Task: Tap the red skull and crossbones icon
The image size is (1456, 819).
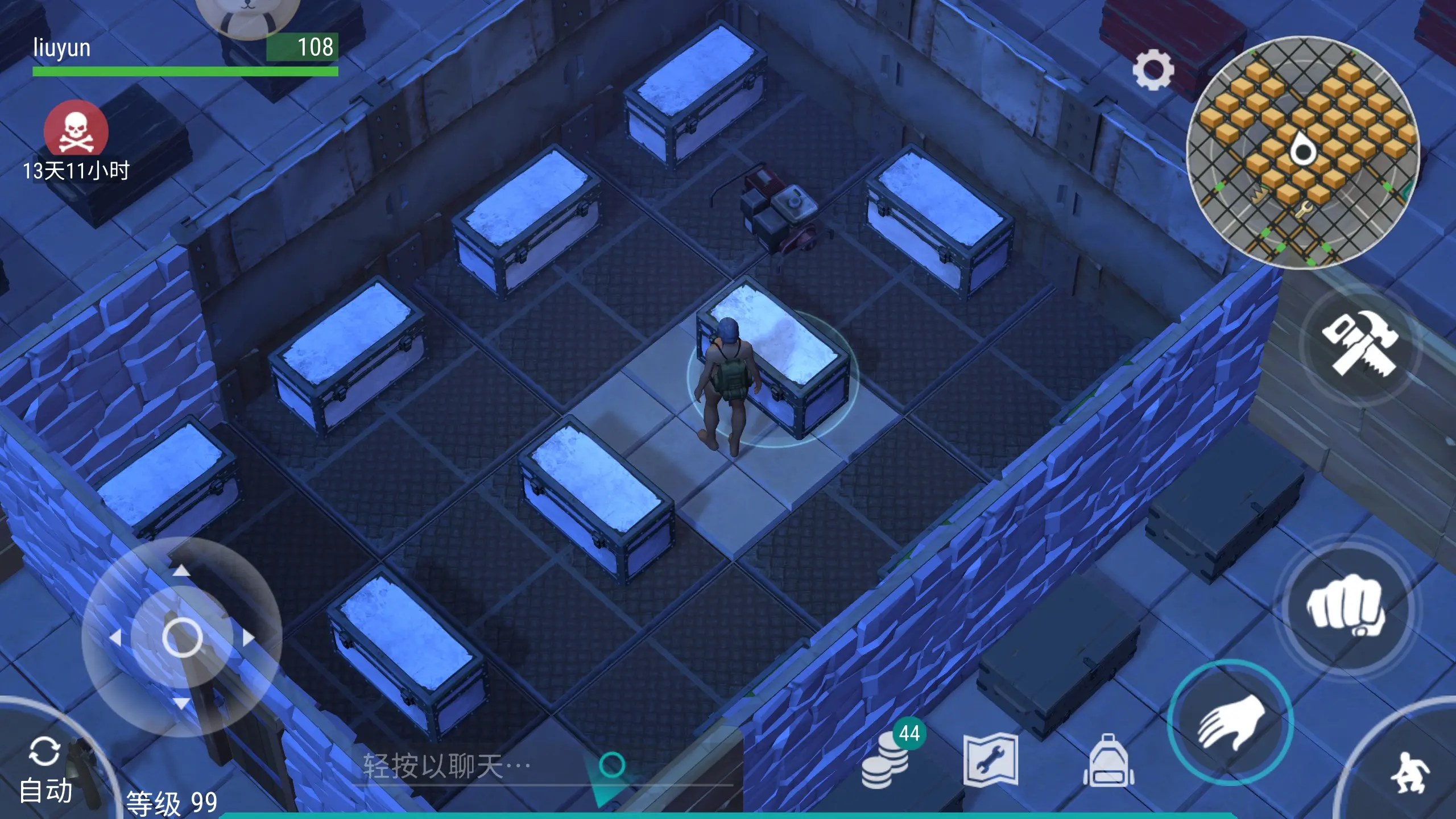Action: tap(76, 131)
